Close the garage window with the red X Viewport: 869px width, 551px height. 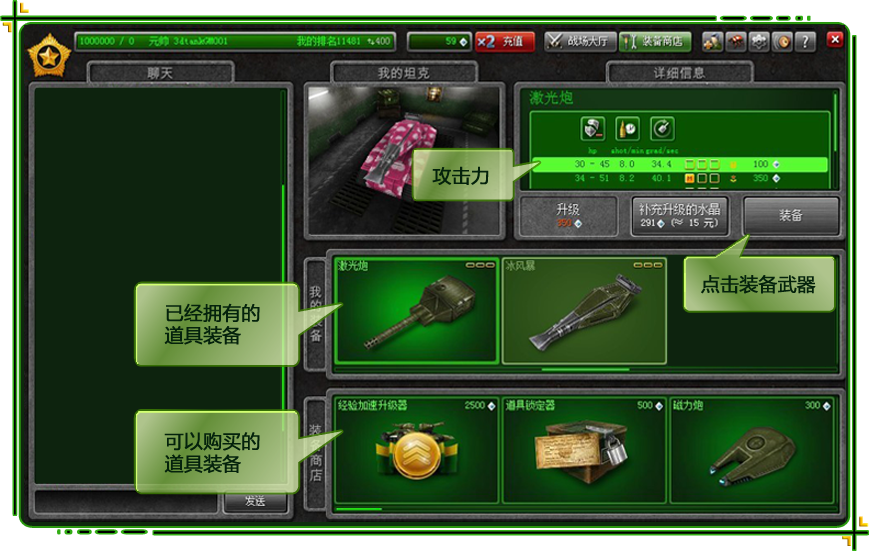(x=835, y=40)
